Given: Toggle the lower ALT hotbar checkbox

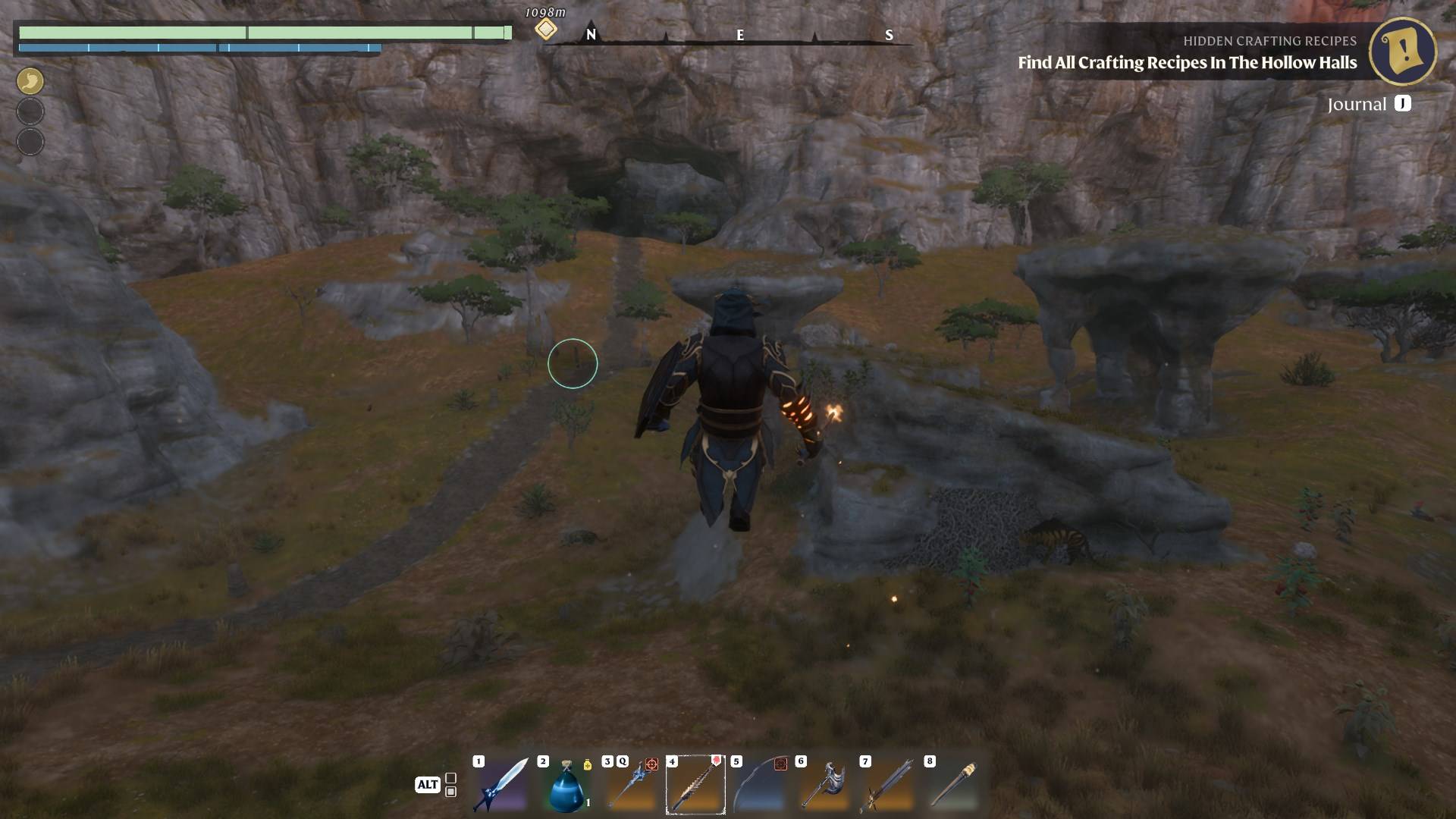Looking at the screenshot, I should [451, 792].
